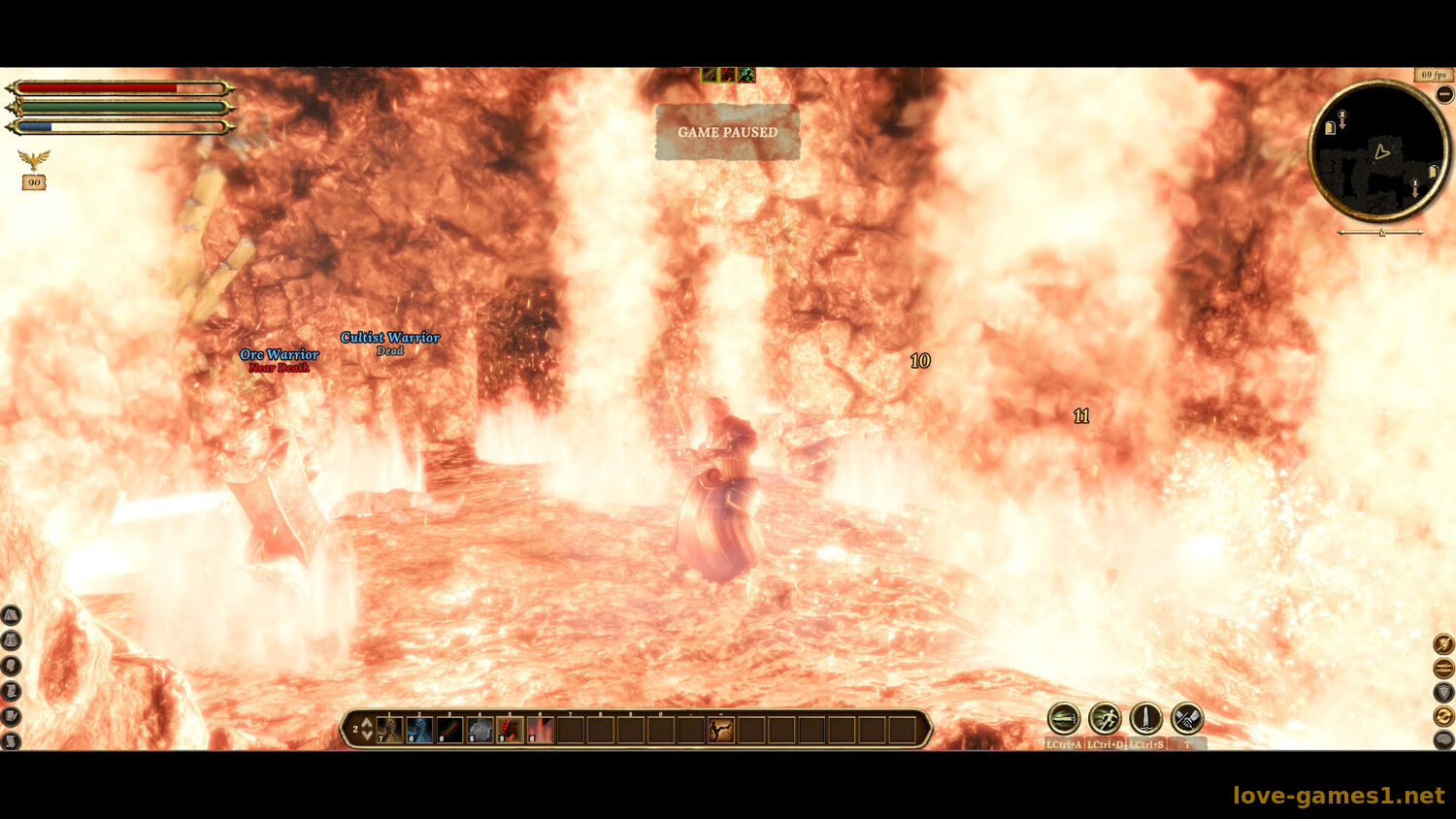Click the minus button beside the minimap
This screenshot has height=819, width=1456.
click(x=1444, y=94)
